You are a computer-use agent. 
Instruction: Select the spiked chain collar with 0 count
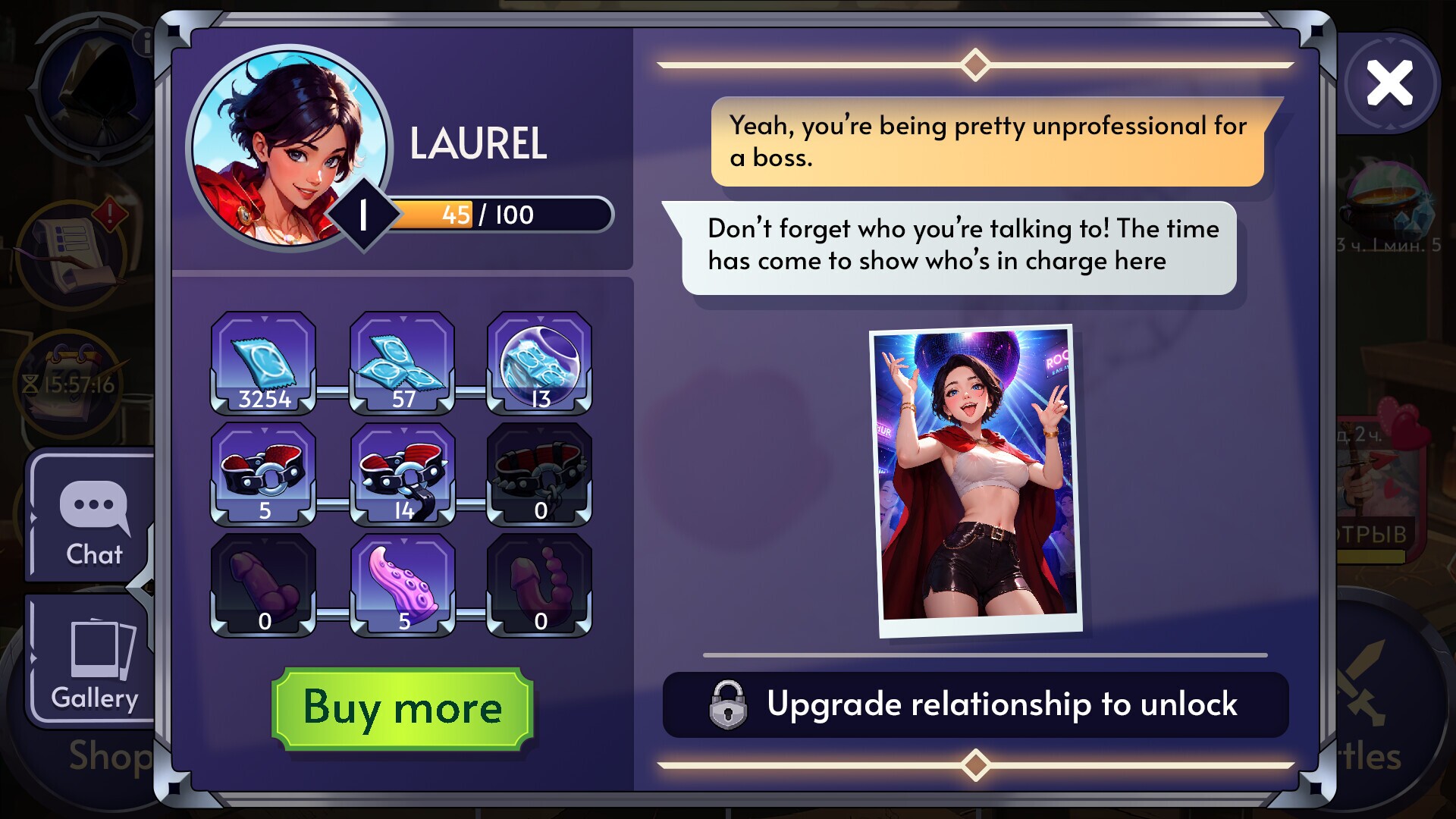point(540,472)
